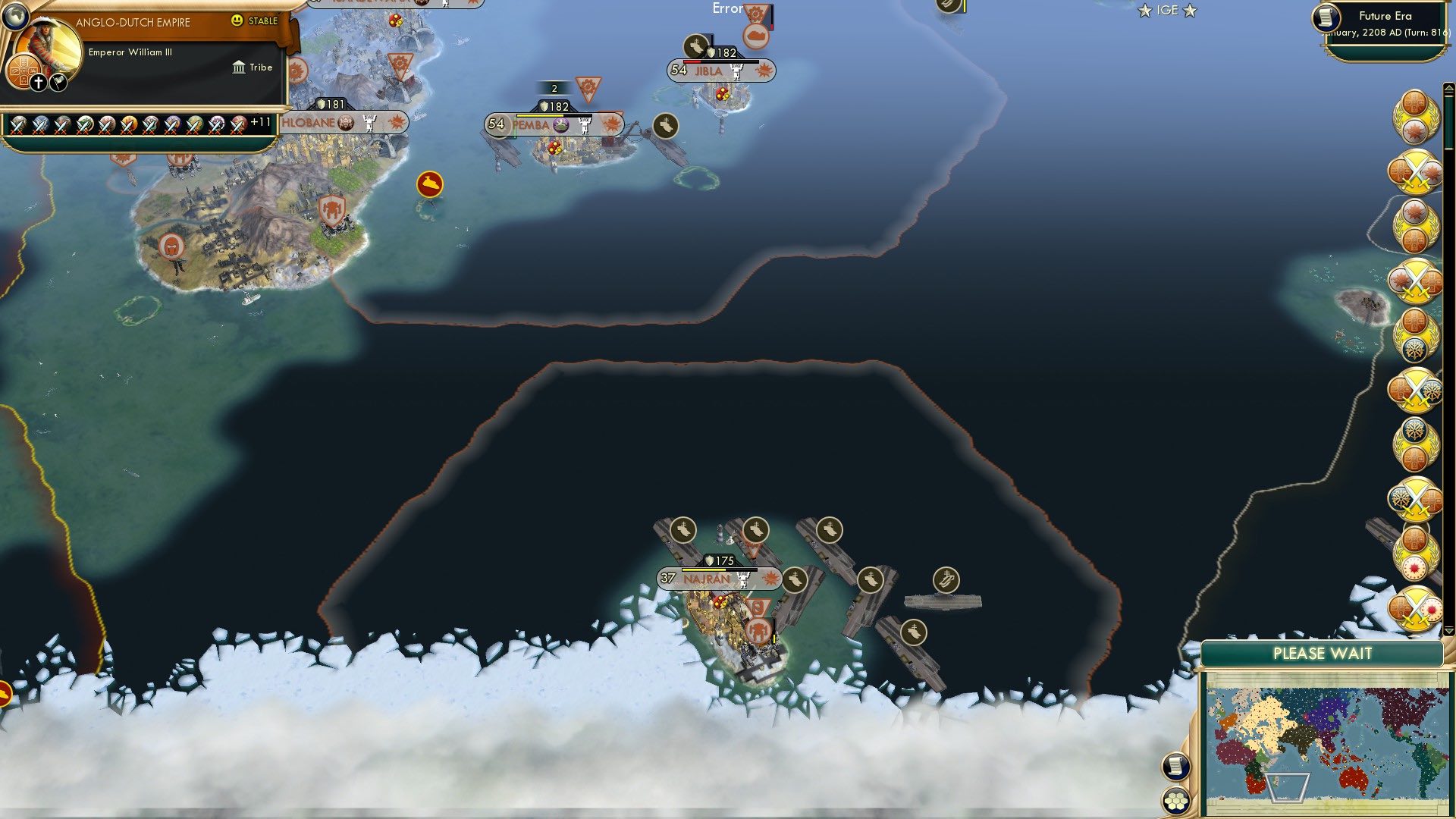Click the viewport trapezoid on the minimap
This screenshot has width=1456, height=819.
tap(1287, 788)
